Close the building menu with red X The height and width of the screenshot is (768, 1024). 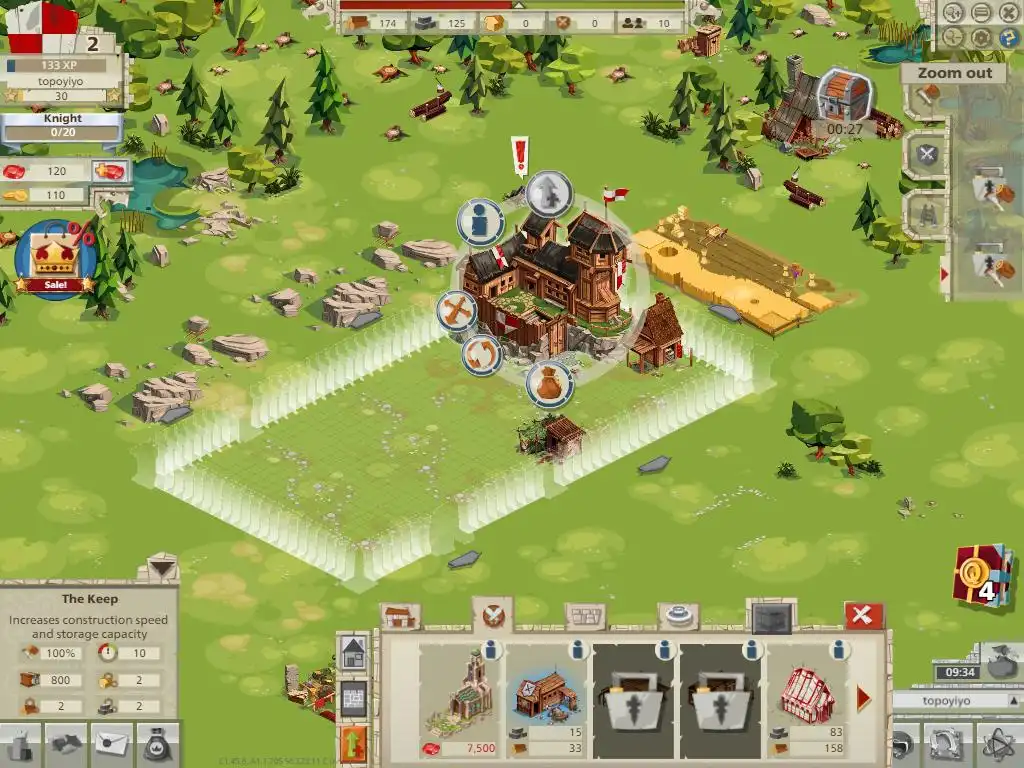(864, 615)
